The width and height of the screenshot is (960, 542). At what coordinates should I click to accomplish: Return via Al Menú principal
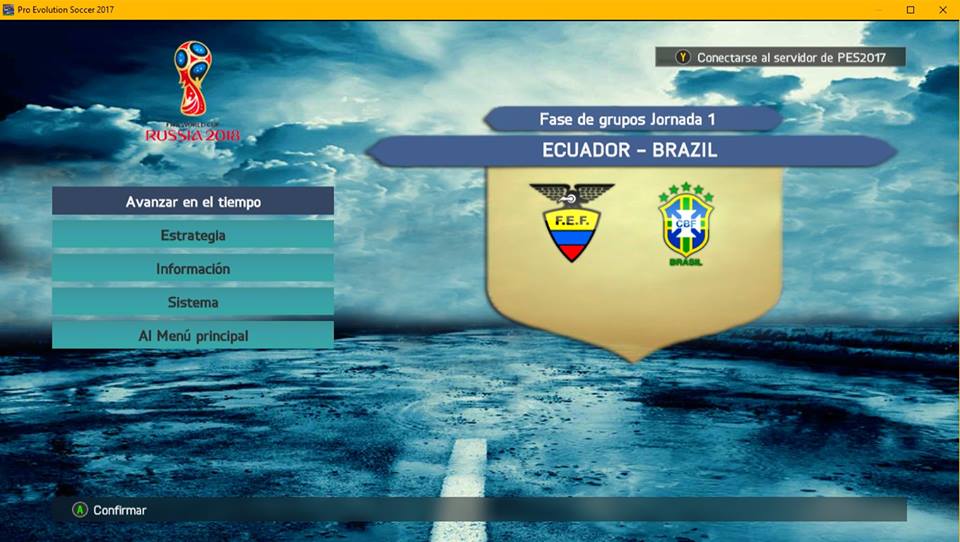coord(193,336)
